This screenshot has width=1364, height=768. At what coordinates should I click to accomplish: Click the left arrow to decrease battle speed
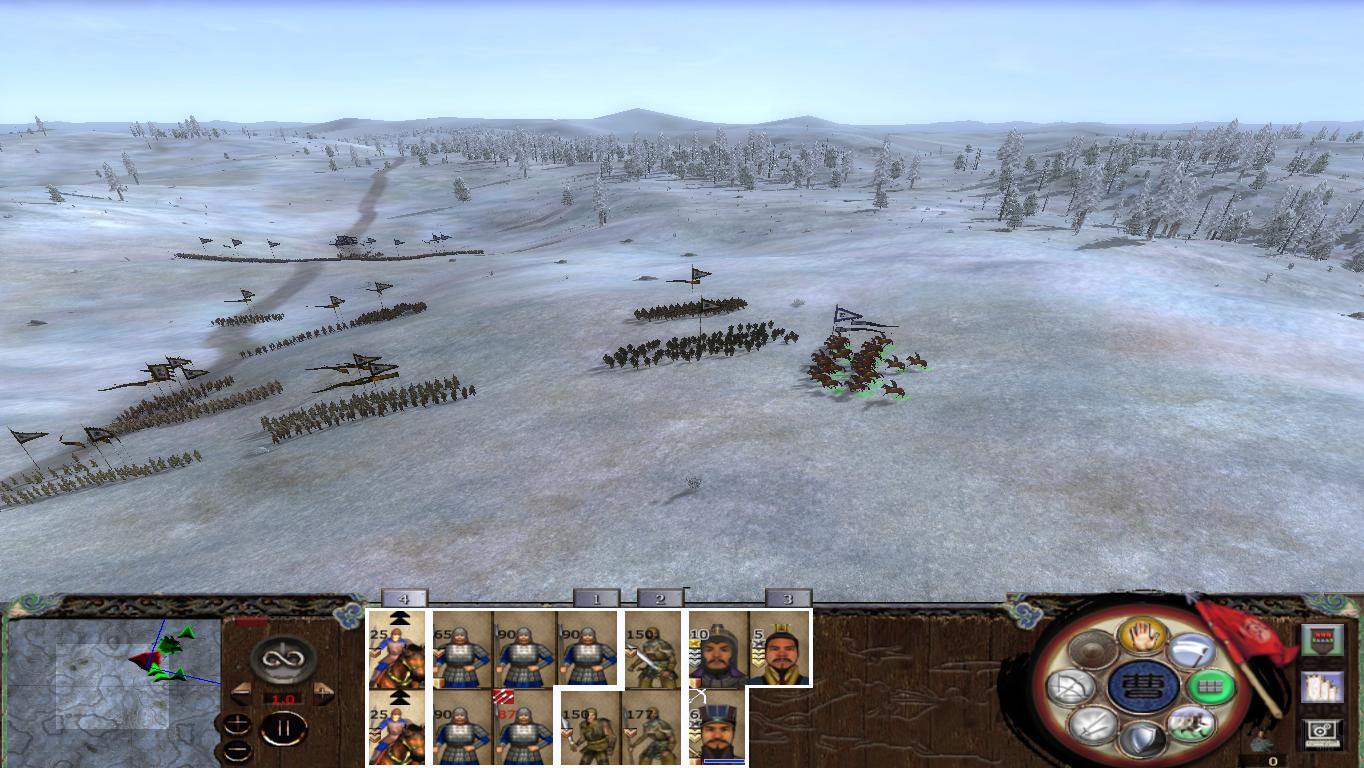tap(241, 692)
